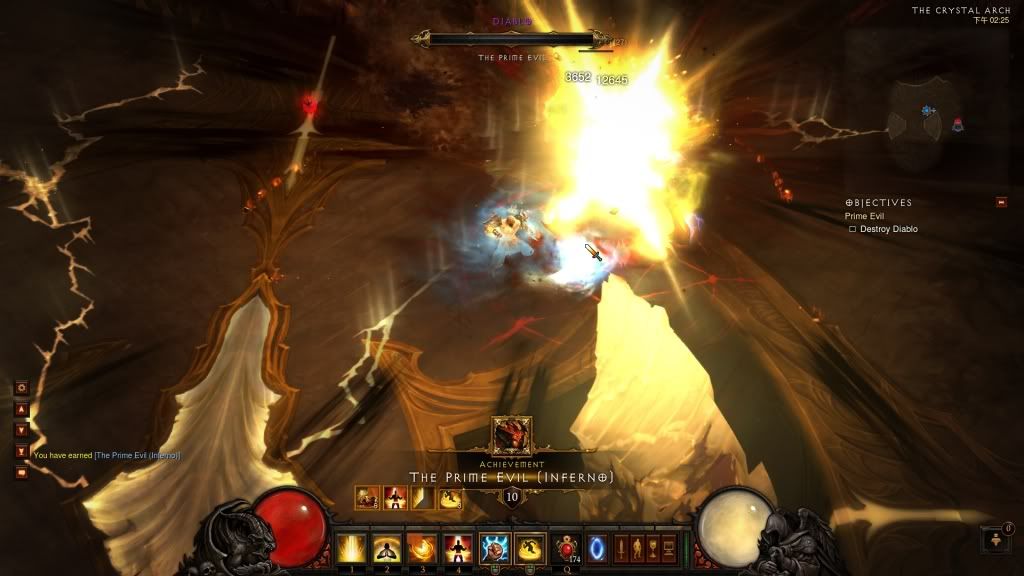
Task: Open the social friends list button
Action: [997, 540]
